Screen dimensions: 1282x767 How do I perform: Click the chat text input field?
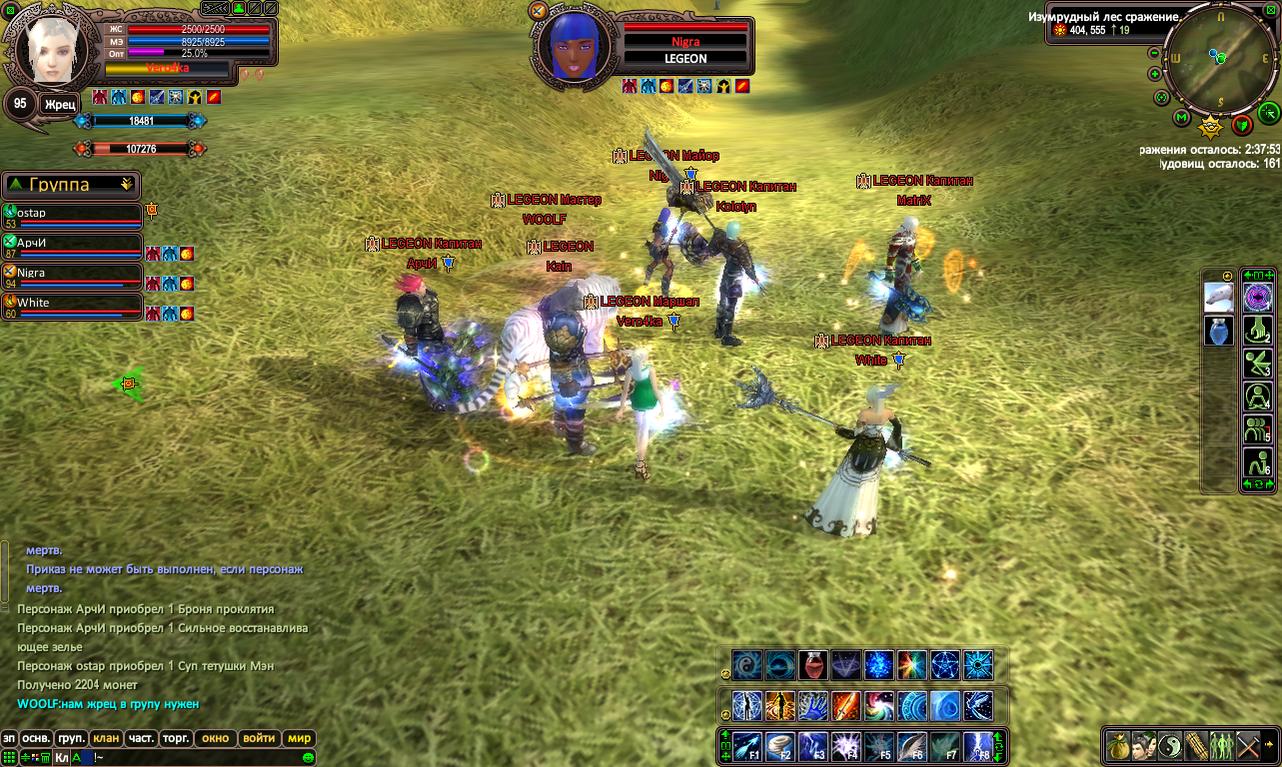(200, 757)
